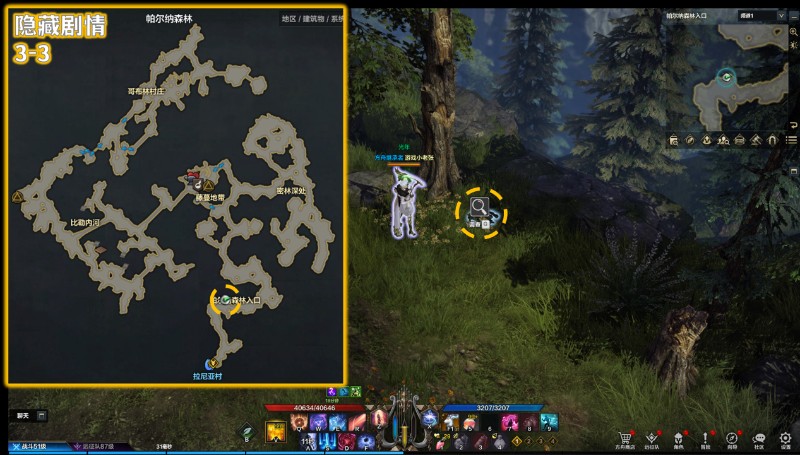Interact with the magnifier investigate prompt
This screenshot has height=455, width=800.
(x=480, y=210)
